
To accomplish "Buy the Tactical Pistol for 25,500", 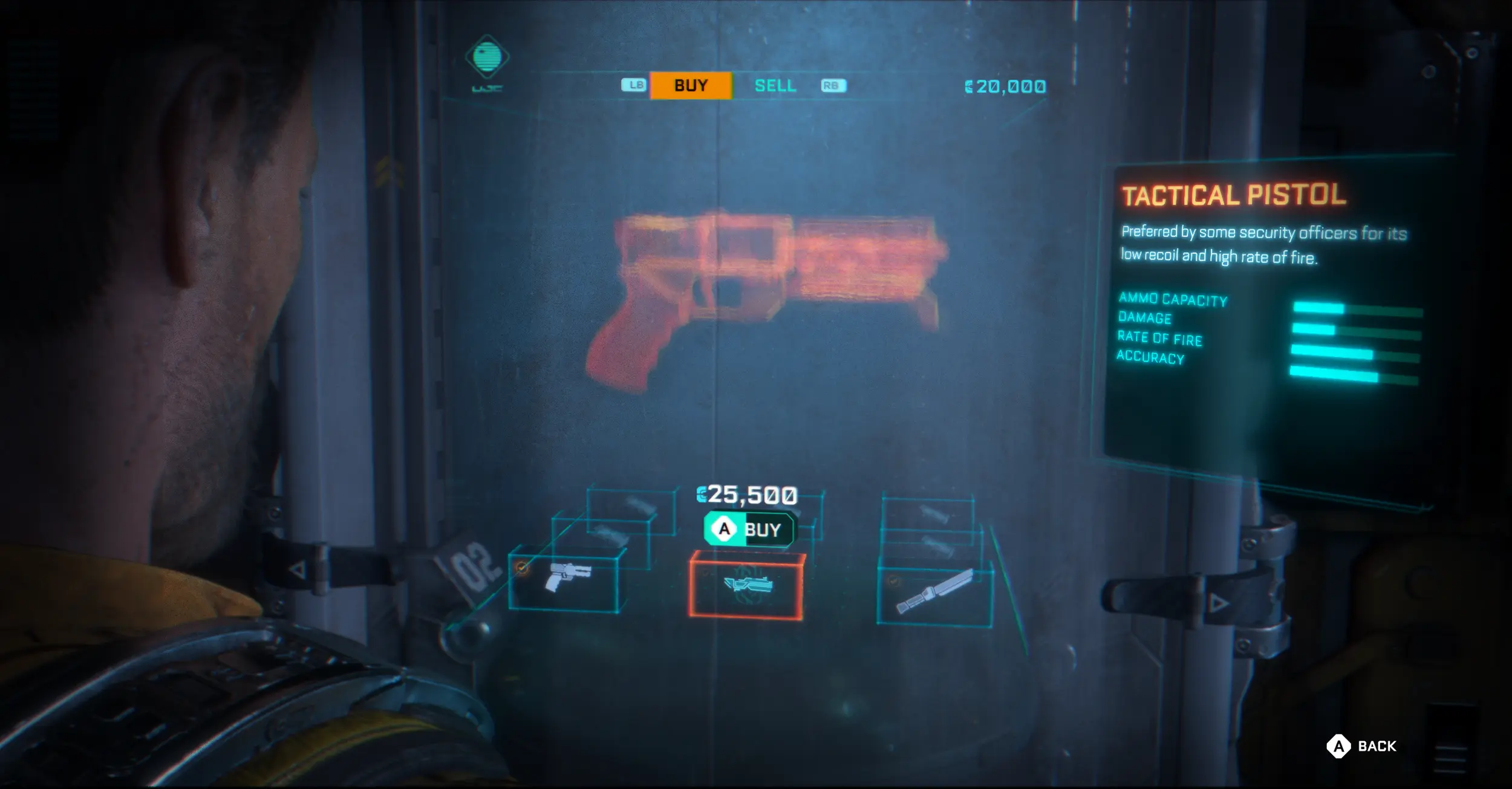I will [x=750, y=530].
